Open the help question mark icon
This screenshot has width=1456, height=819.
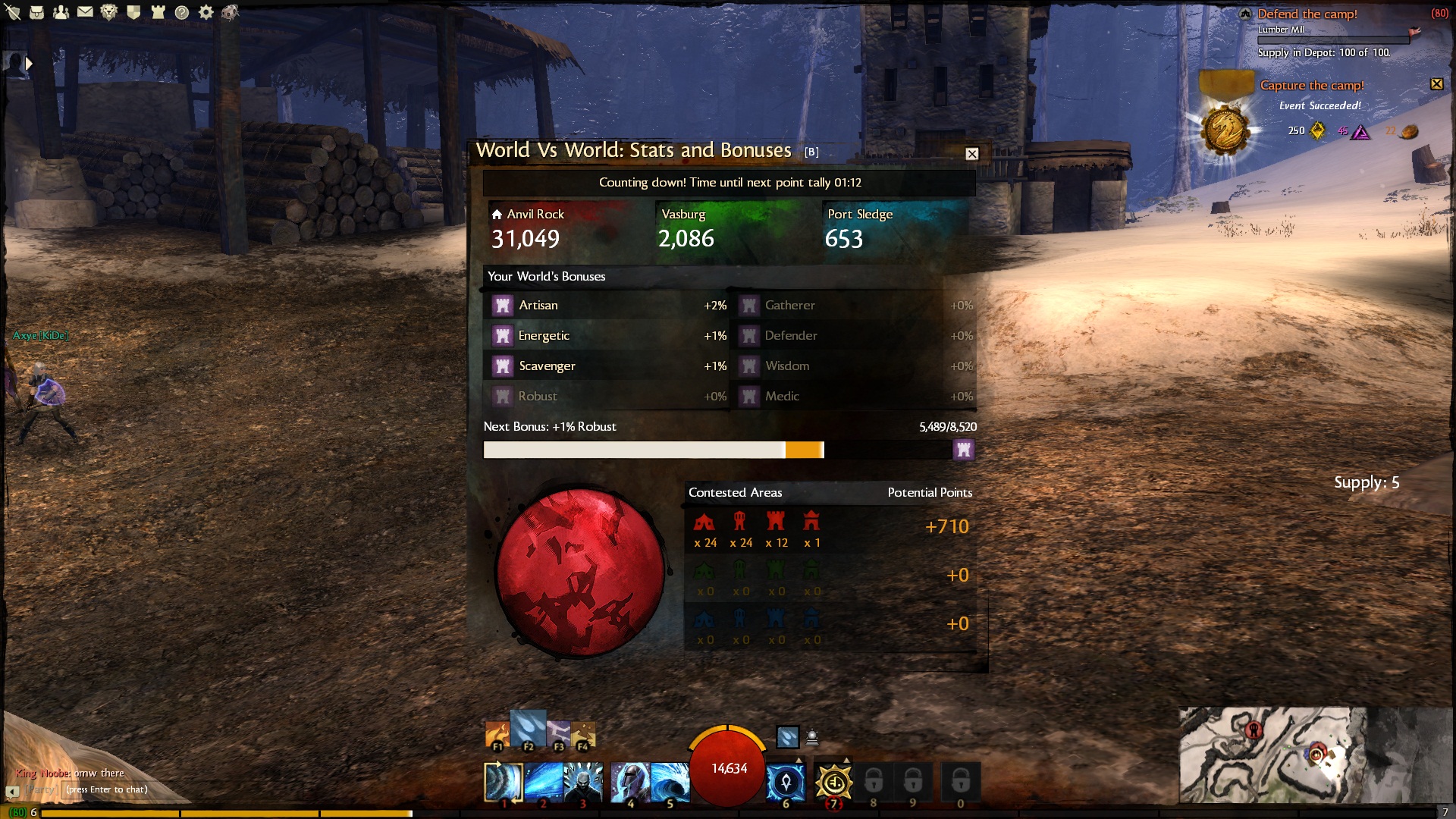click(182, 12)
